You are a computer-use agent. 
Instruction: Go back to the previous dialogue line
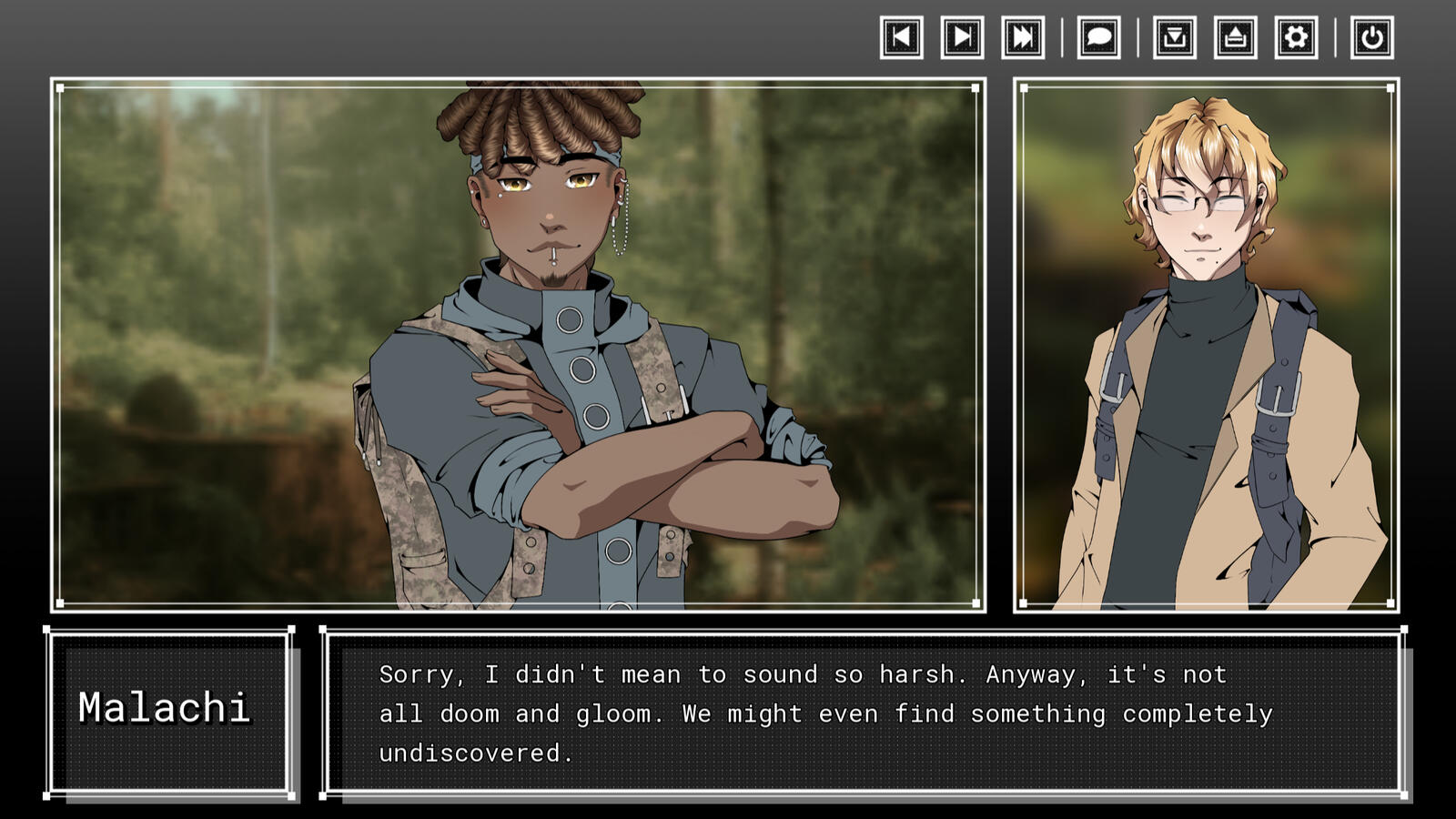[x=901, y=37]
